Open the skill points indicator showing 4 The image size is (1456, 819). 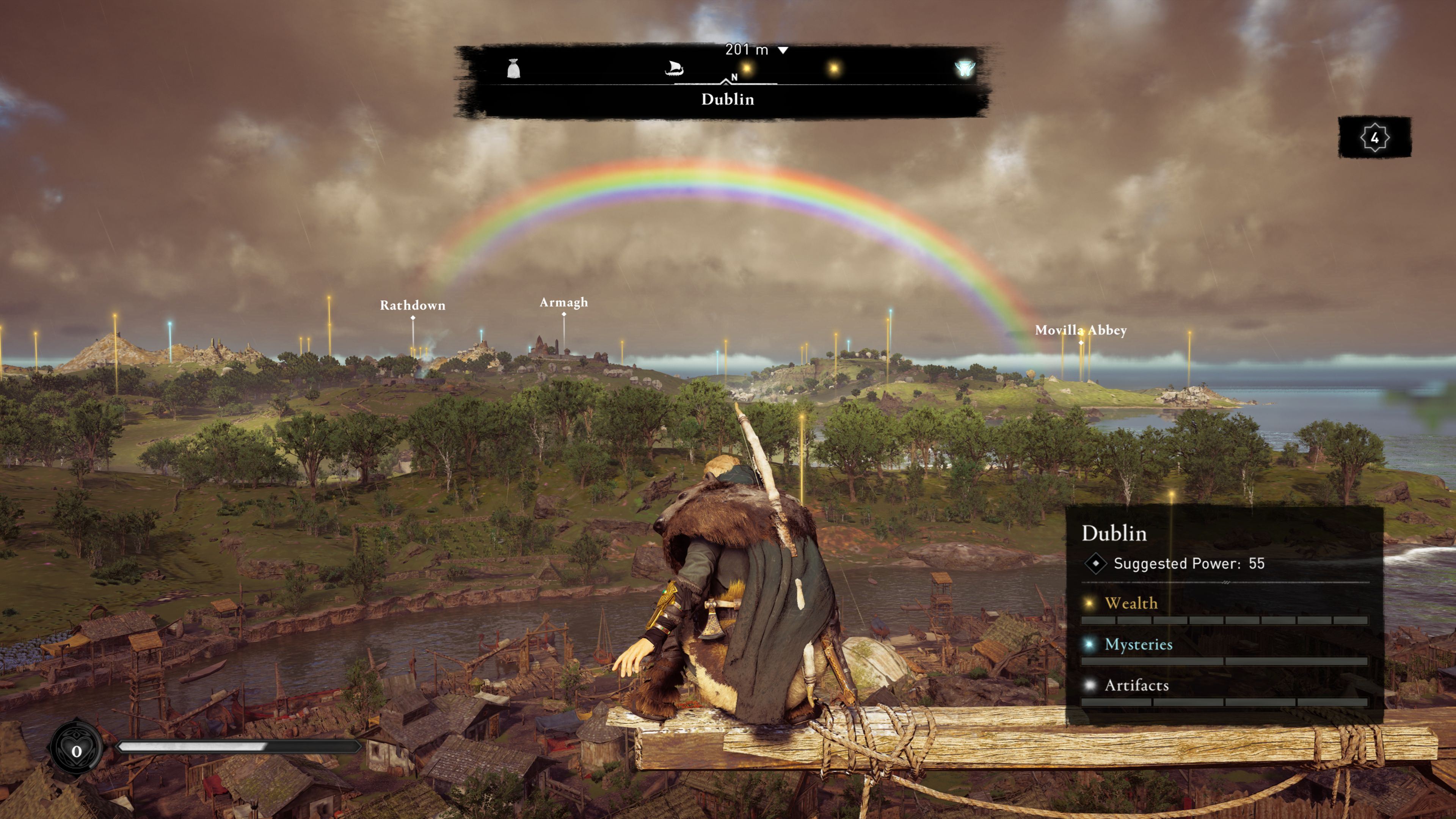point(1374,137)
